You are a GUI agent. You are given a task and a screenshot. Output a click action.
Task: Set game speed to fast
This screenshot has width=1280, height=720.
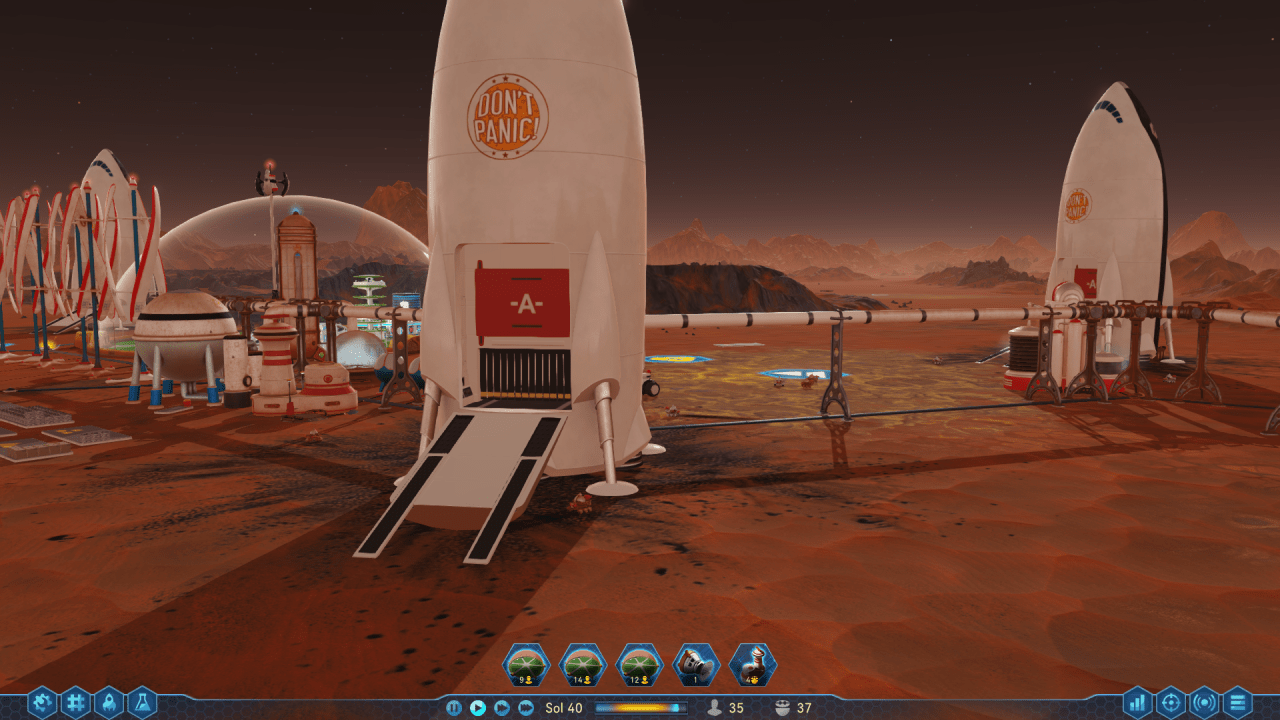(x=502, y=707)
